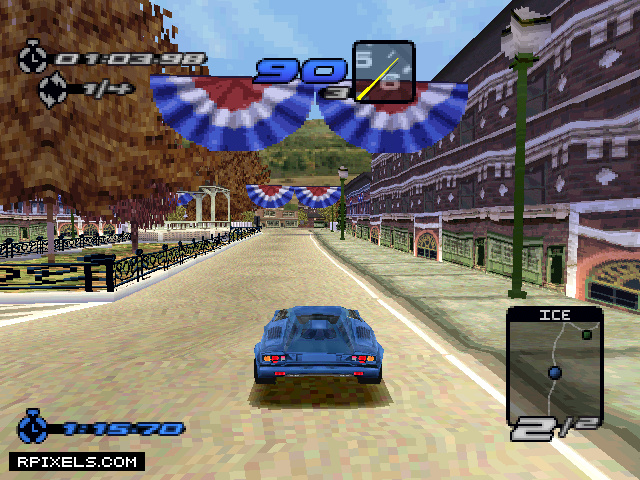This screenshot has width=640, height=480.
Task: Click the lap counter arrows icon
Action: 52,90
